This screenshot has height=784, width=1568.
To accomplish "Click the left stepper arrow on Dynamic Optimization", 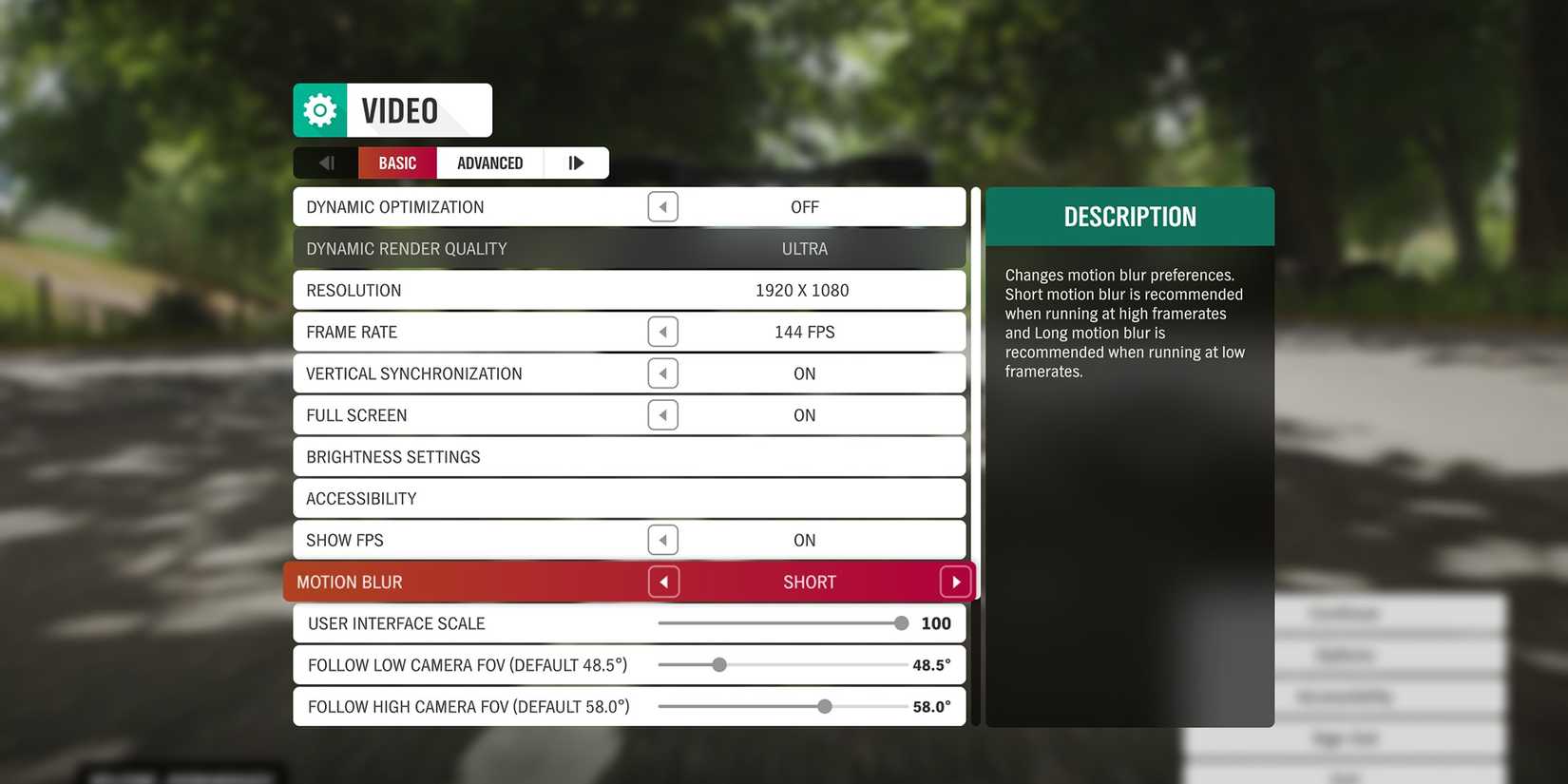I will click(662, 206).
